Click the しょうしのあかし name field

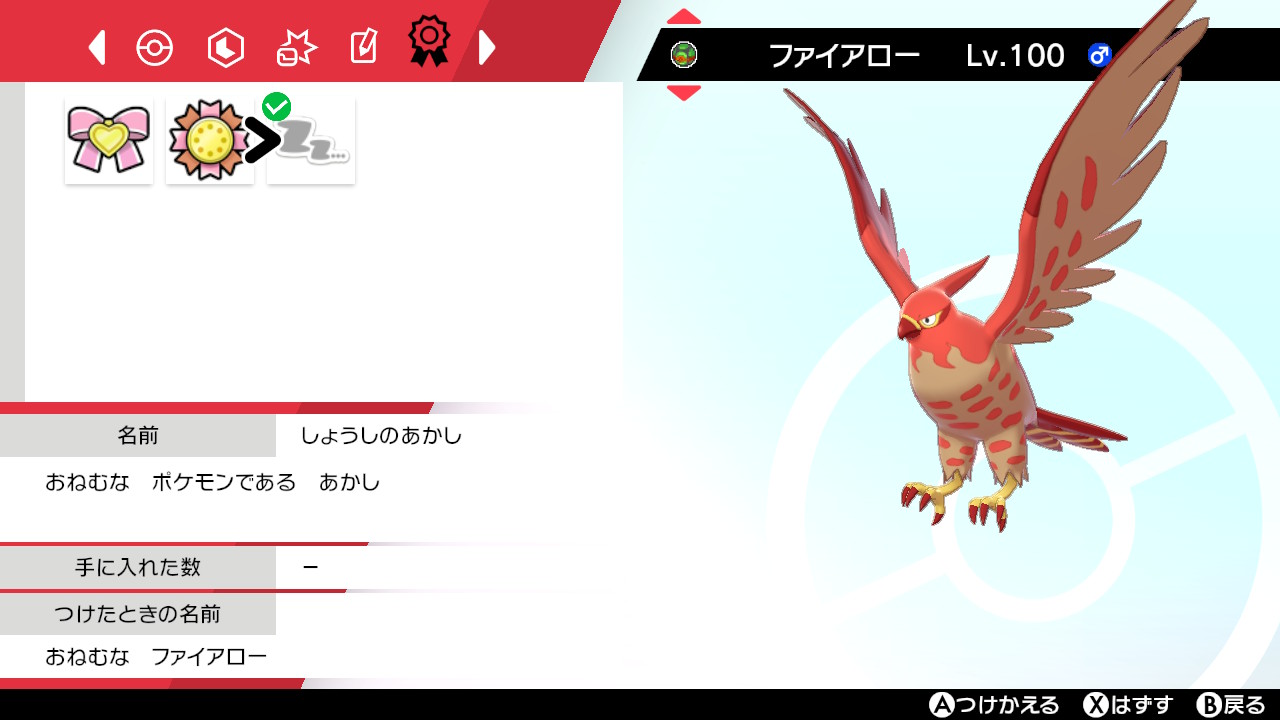[378, 435]
